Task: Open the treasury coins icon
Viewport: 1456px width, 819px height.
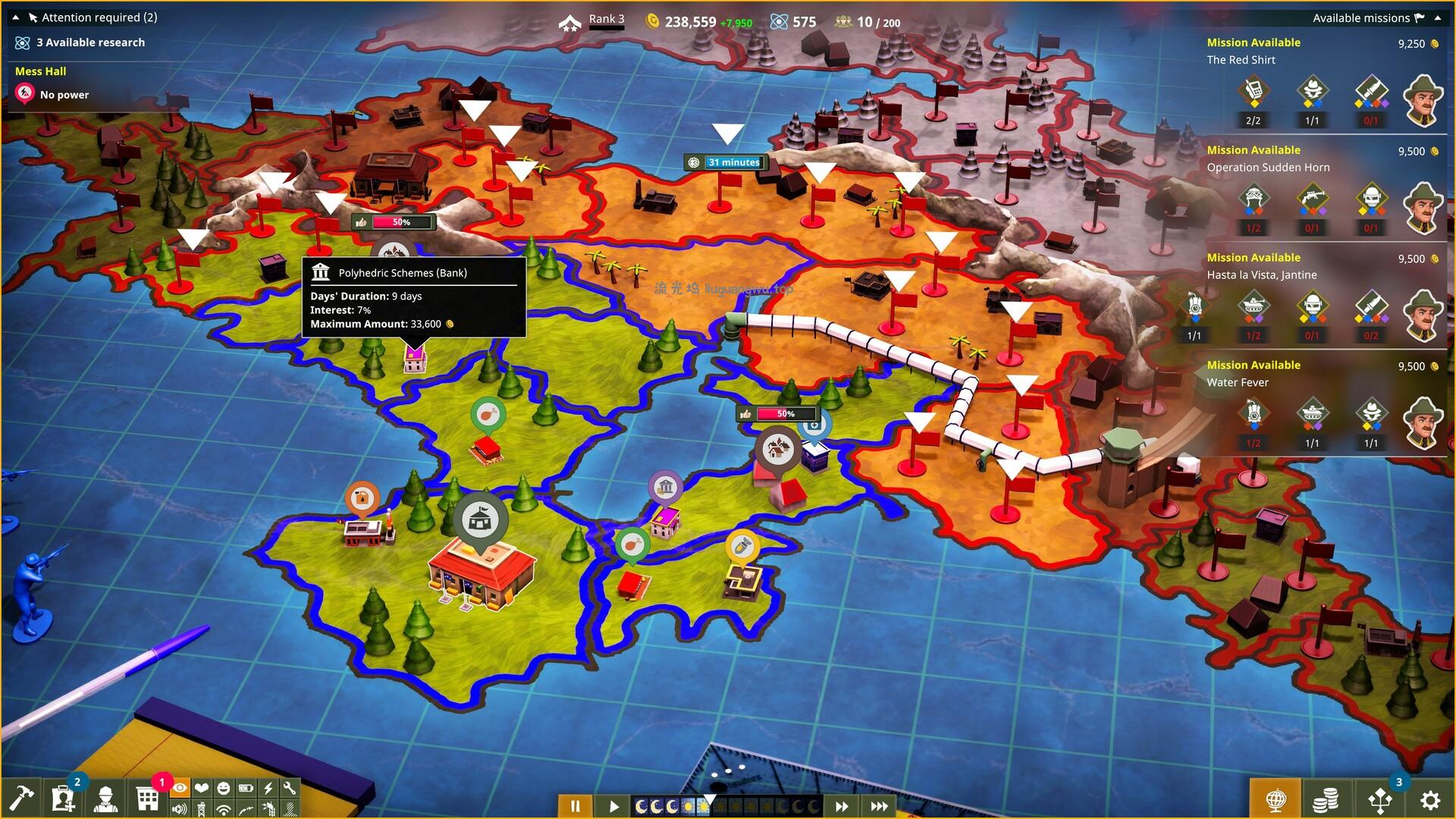Action: pos(1327,800)
